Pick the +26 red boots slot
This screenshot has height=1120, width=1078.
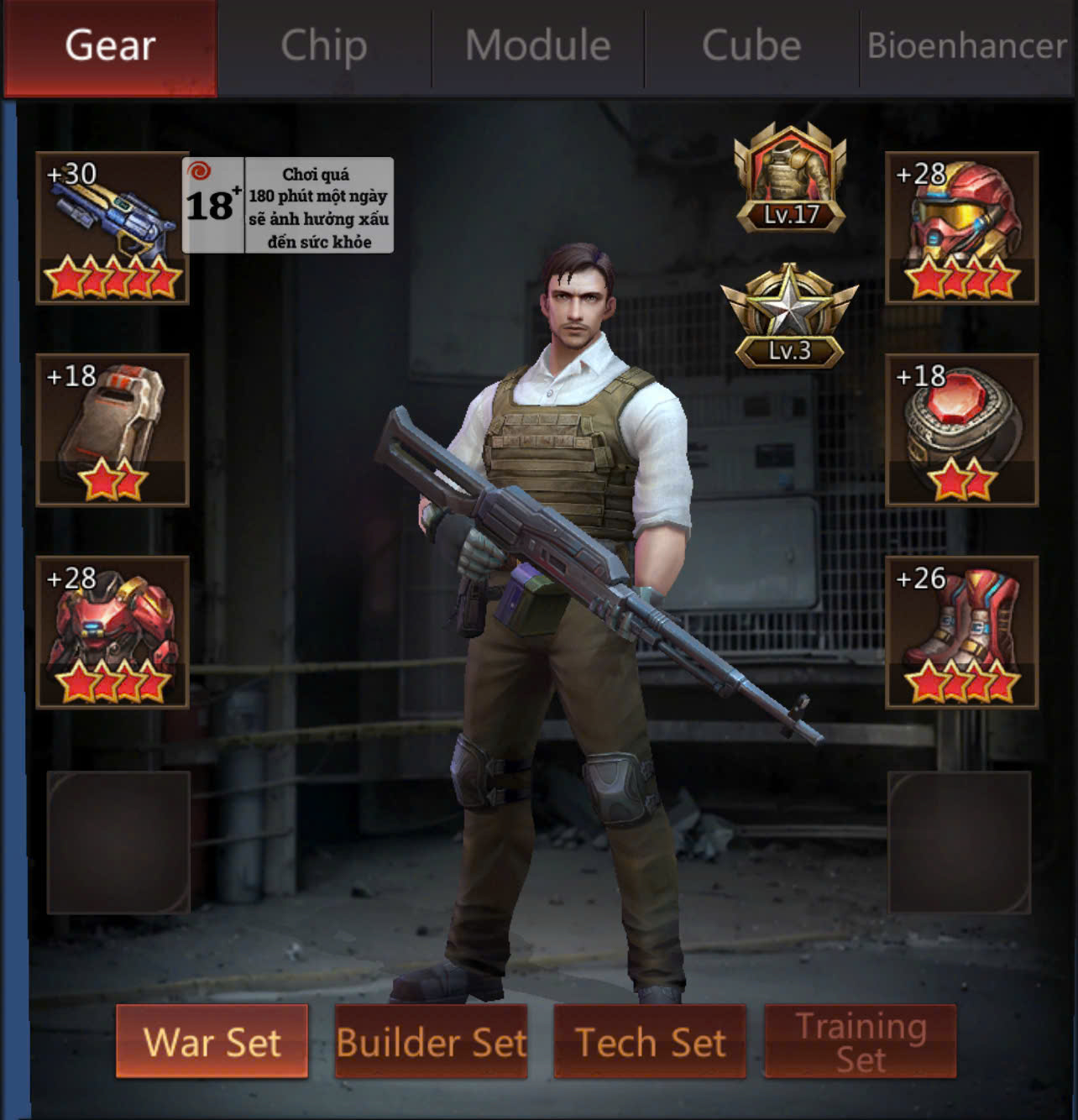[x=962, y=632]
